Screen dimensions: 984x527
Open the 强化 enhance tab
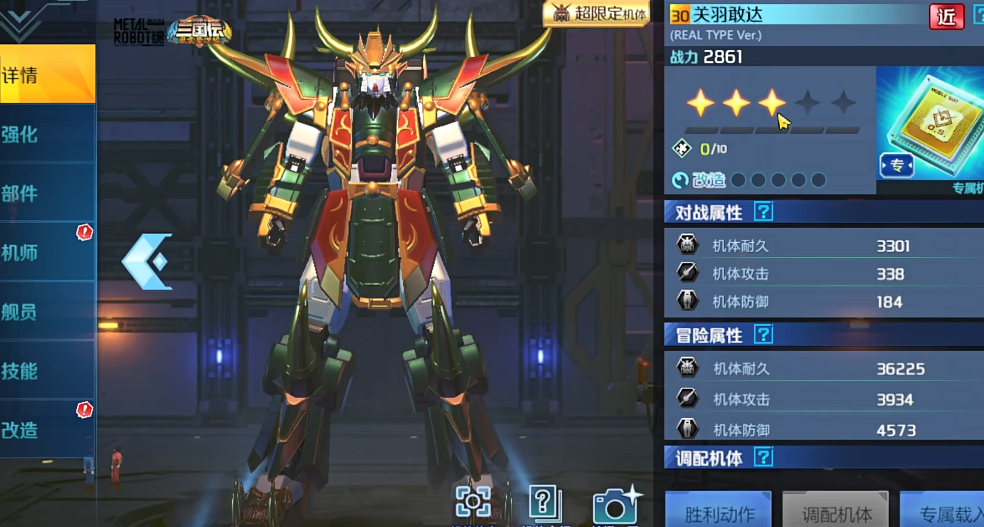(x=46, y=134)
